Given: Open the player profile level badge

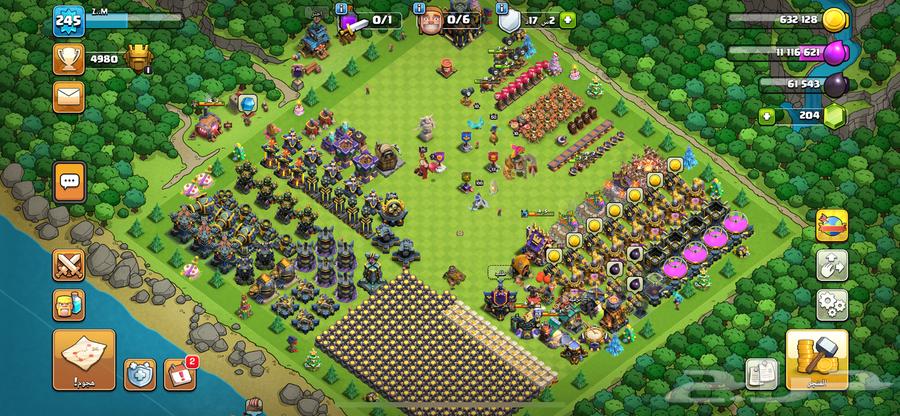Looking at the screenshot, I should pyautogui.click(x=68, y=20).
